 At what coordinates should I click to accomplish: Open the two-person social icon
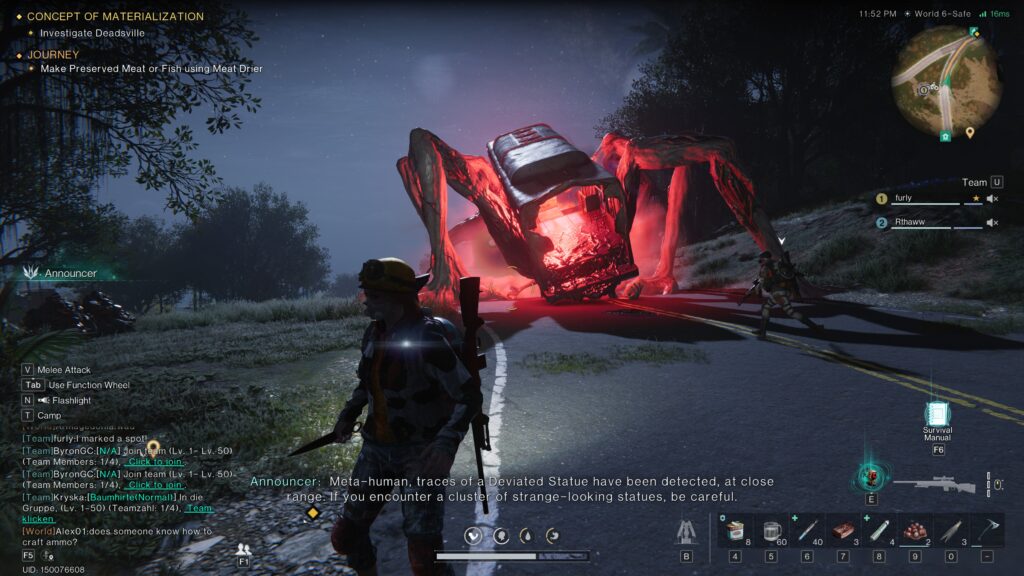click(x=243, y=550)
